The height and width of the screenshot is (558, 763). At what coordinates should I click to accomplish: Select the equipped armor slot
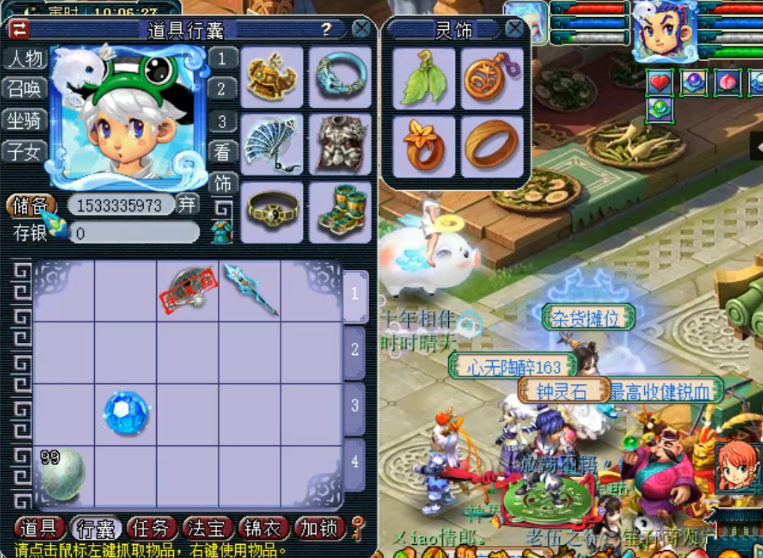(x=340, y=144)
